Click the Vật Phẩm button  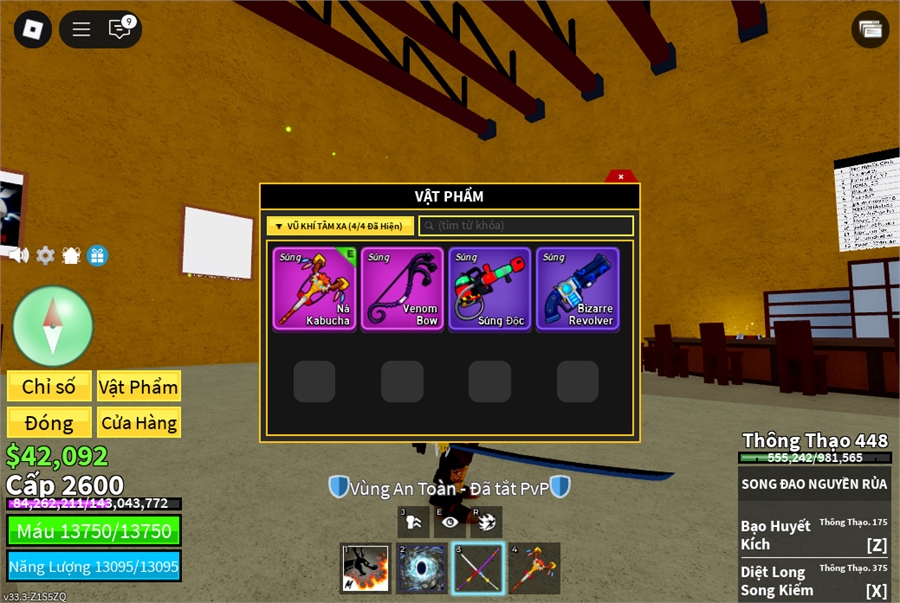(139, 387)
